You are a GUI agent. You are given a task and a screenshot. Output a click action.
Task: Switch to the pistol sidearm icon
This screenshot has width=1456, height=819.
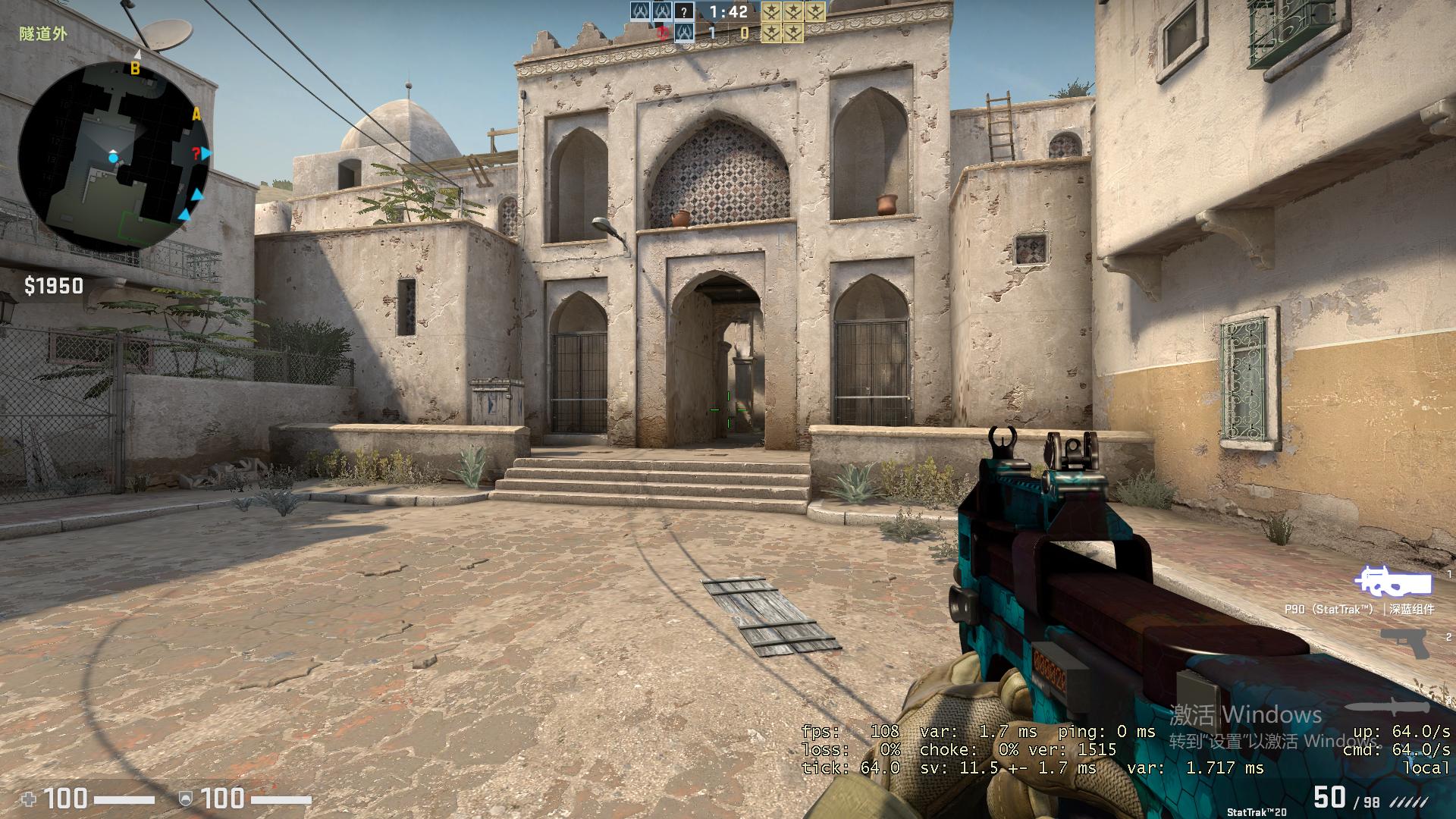coord(1404,642)
